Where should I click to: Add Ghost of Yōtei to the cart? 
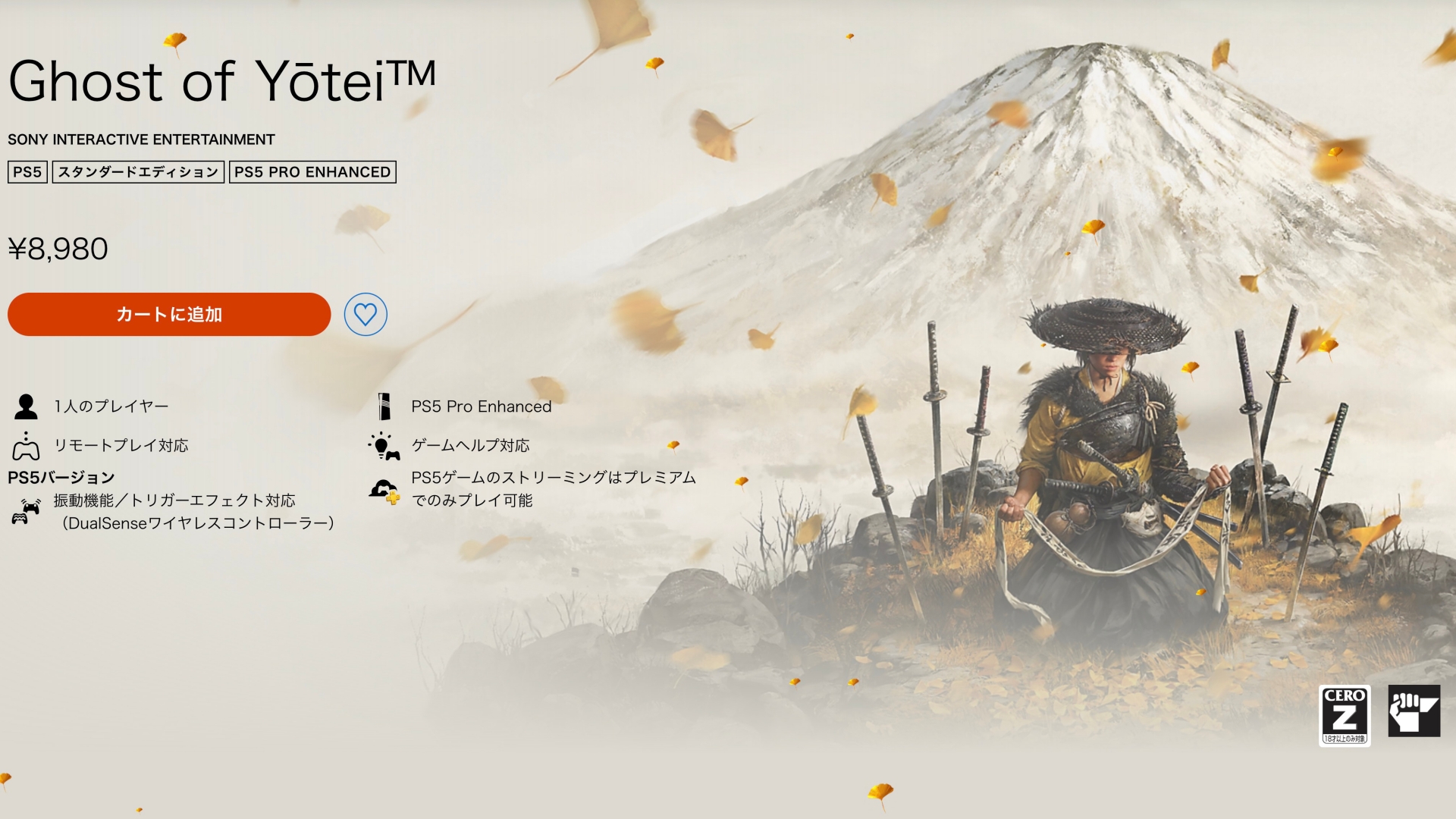[x=169, y=314]
